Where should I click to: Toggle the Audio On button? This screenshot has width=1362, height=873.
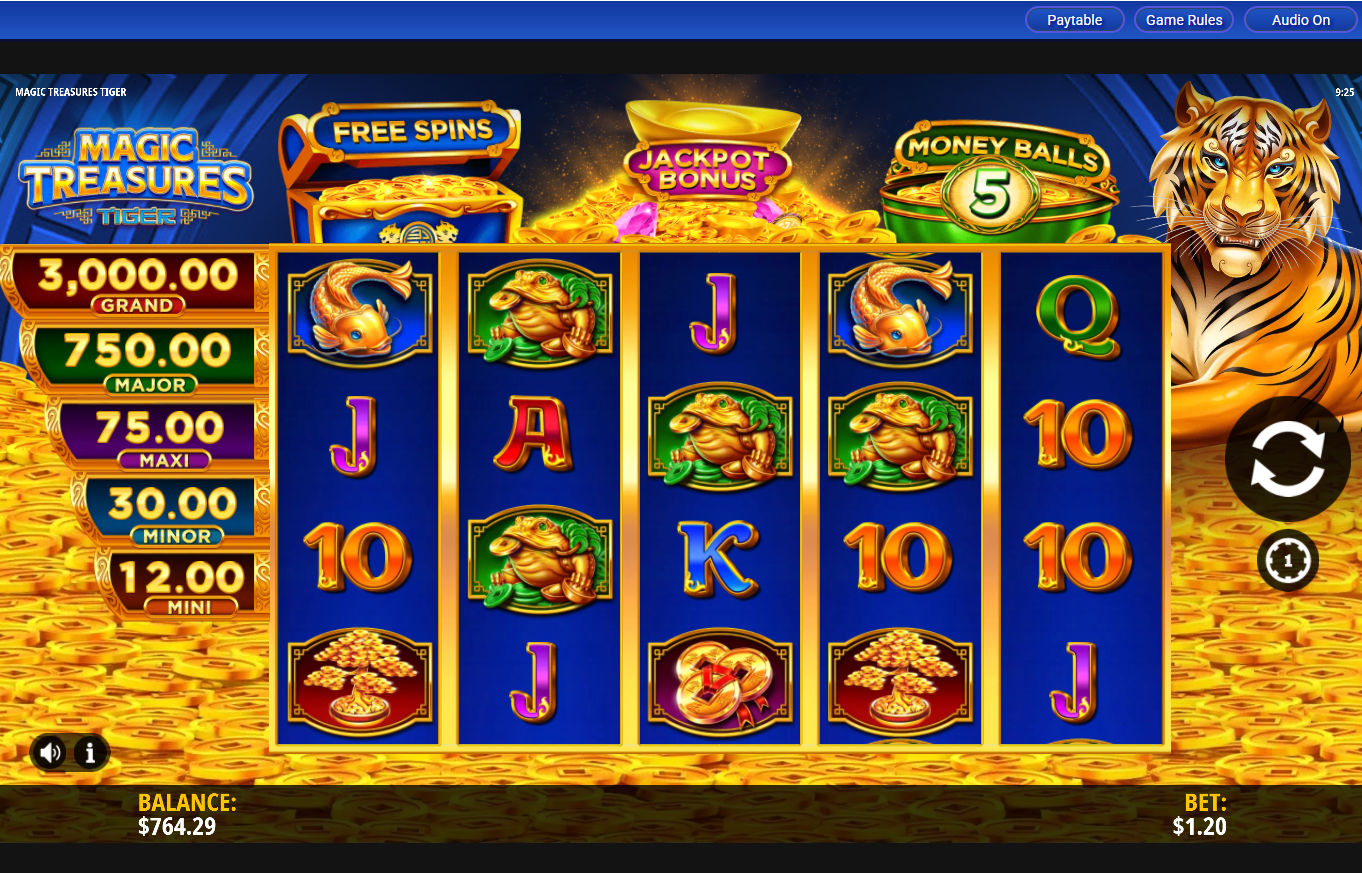[x=1300, y=20]
